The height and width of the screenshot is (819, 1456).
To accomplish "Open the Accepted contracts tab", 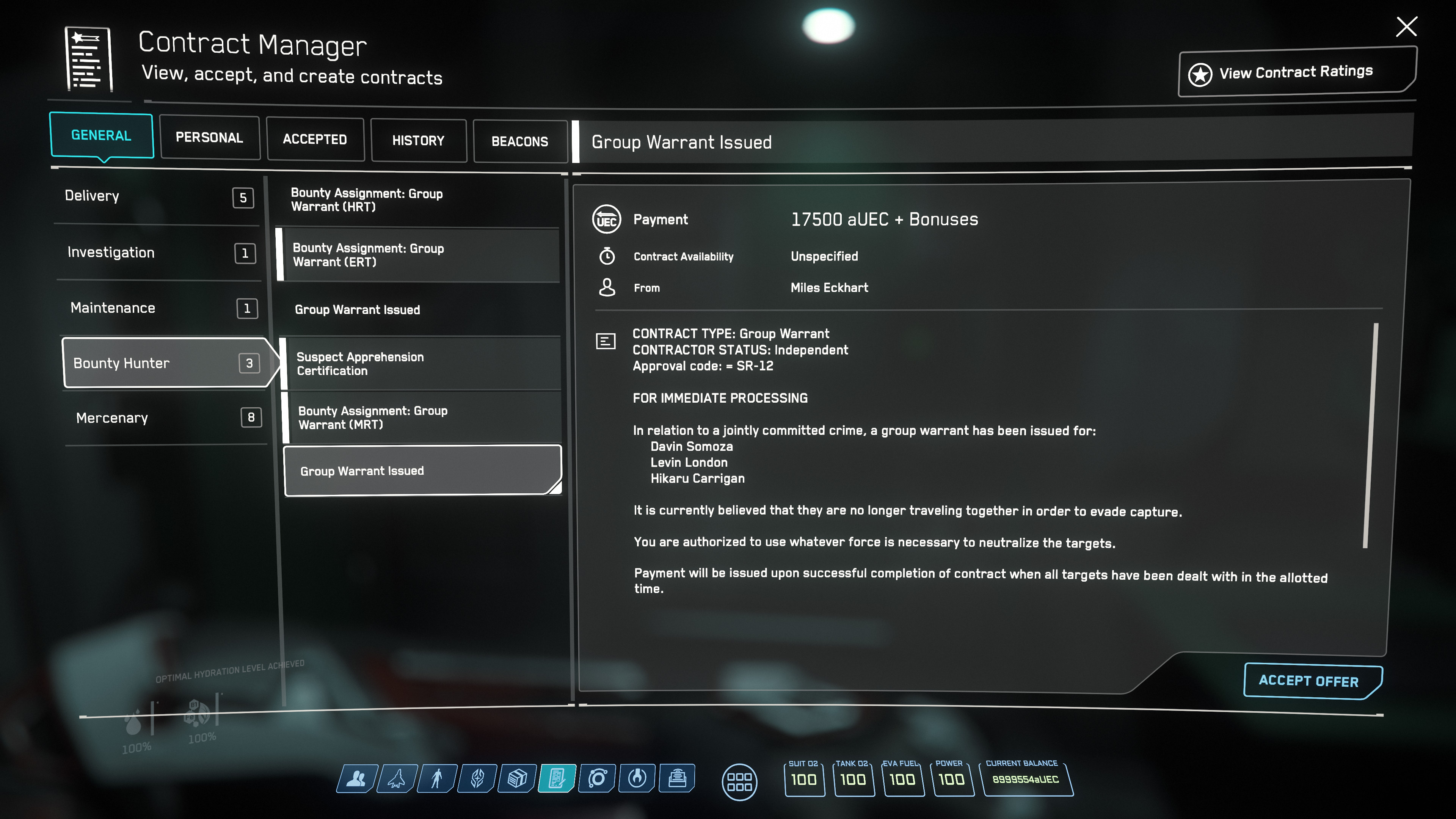I will point(315,140).
